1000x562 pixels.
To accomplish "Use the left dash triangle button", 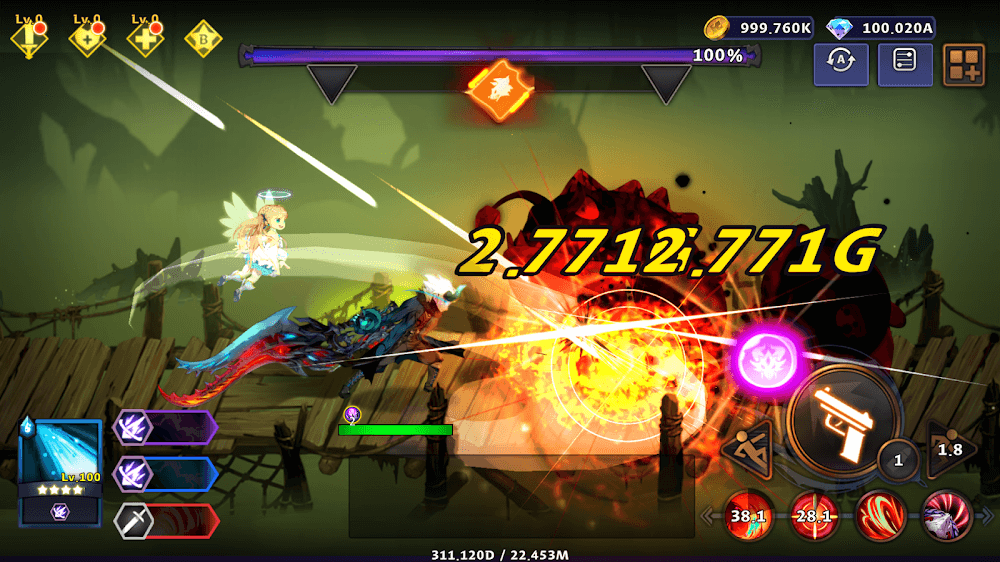I will (748, 450).
